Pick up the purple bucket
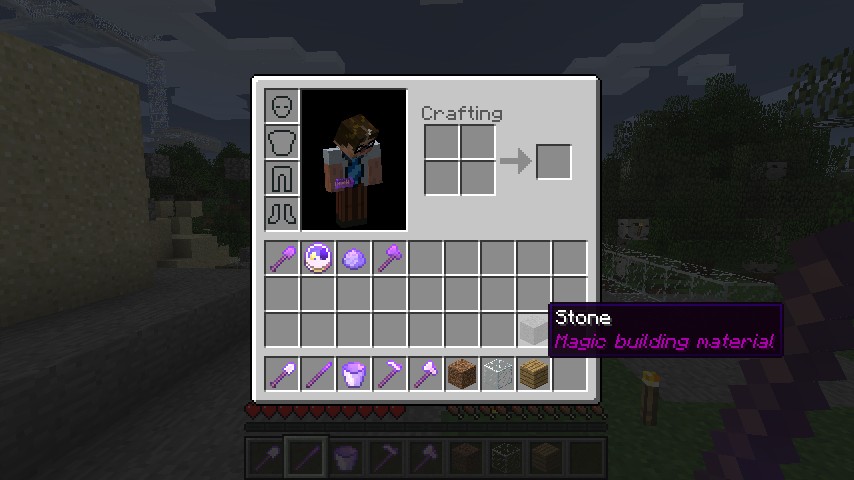The width and height of the screenshot is (854, 480). 355,374
